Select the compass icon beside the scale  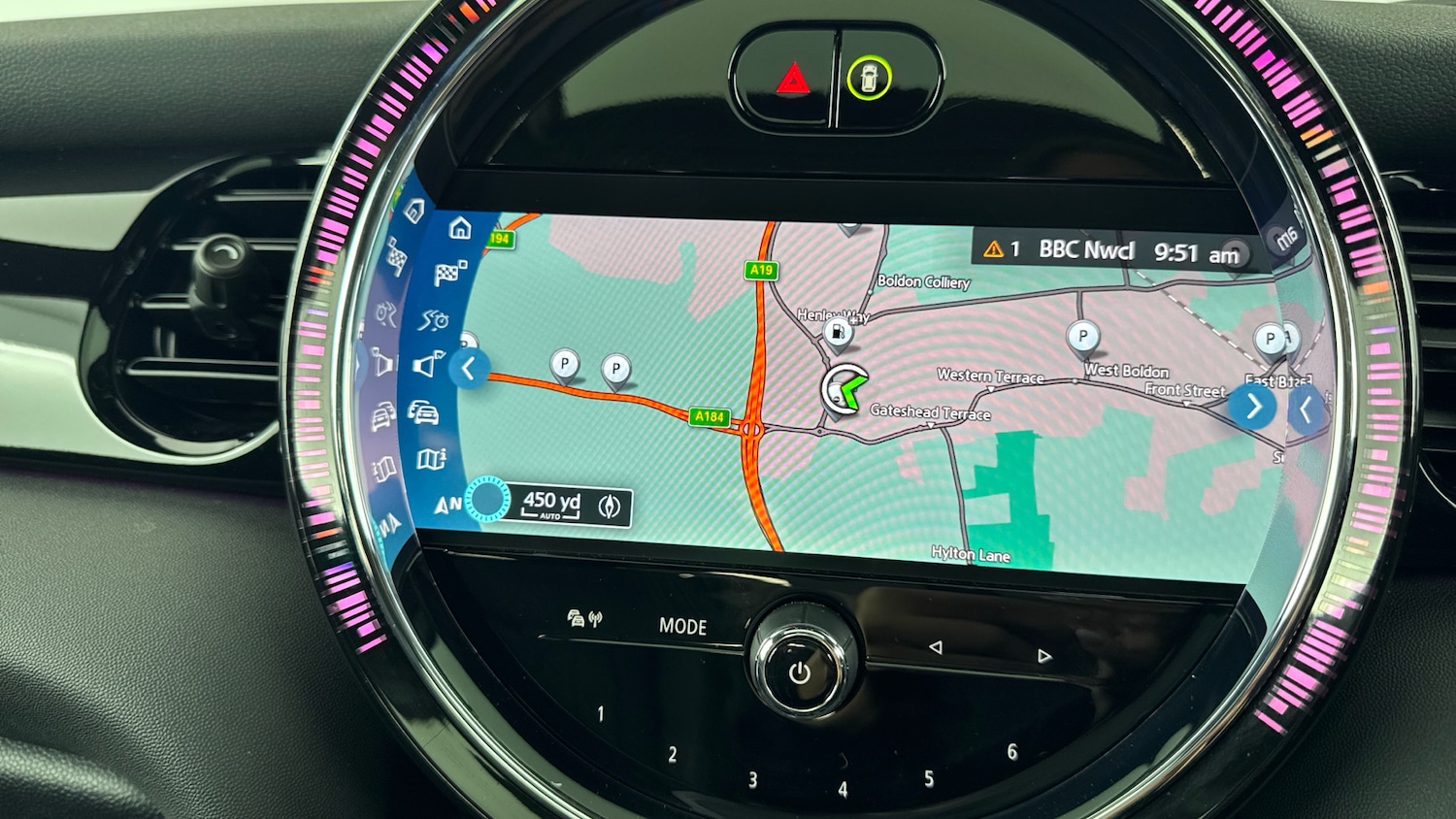tap(610, 507)
